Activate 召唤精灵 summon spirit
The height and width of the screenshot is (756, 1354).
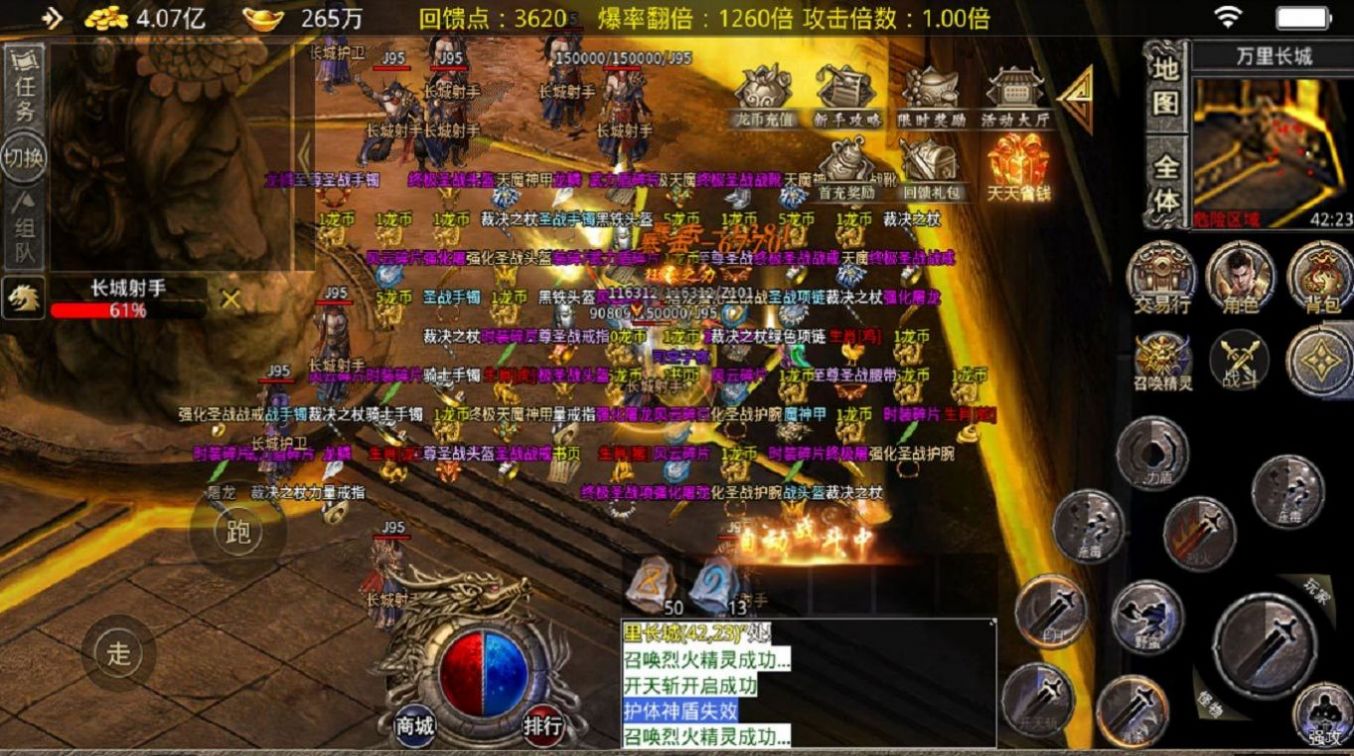point(1162,360)
